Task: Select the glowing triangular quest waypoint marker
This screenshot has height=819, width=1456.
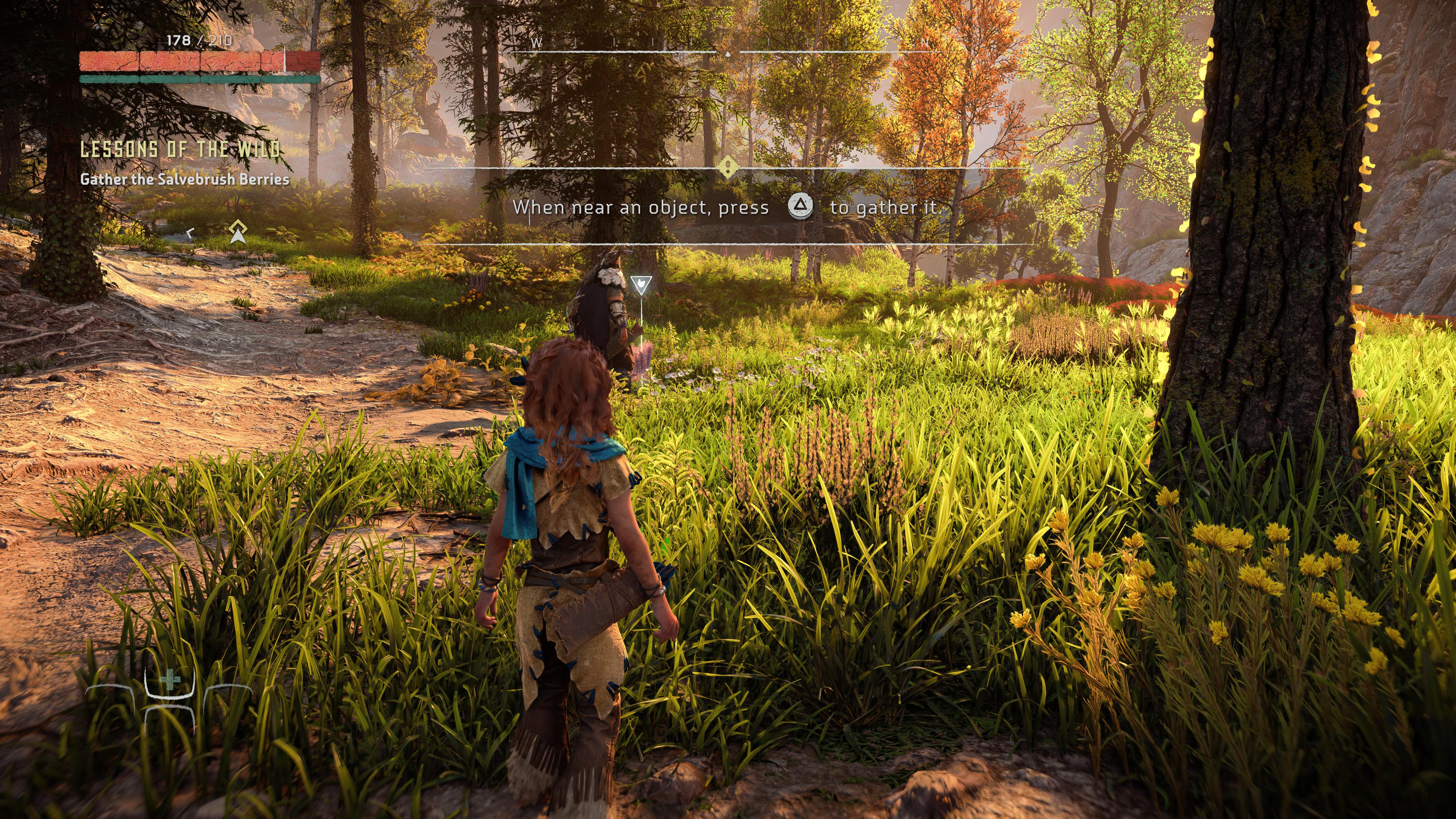Action: pyautogui.click(x=641, y=284)
